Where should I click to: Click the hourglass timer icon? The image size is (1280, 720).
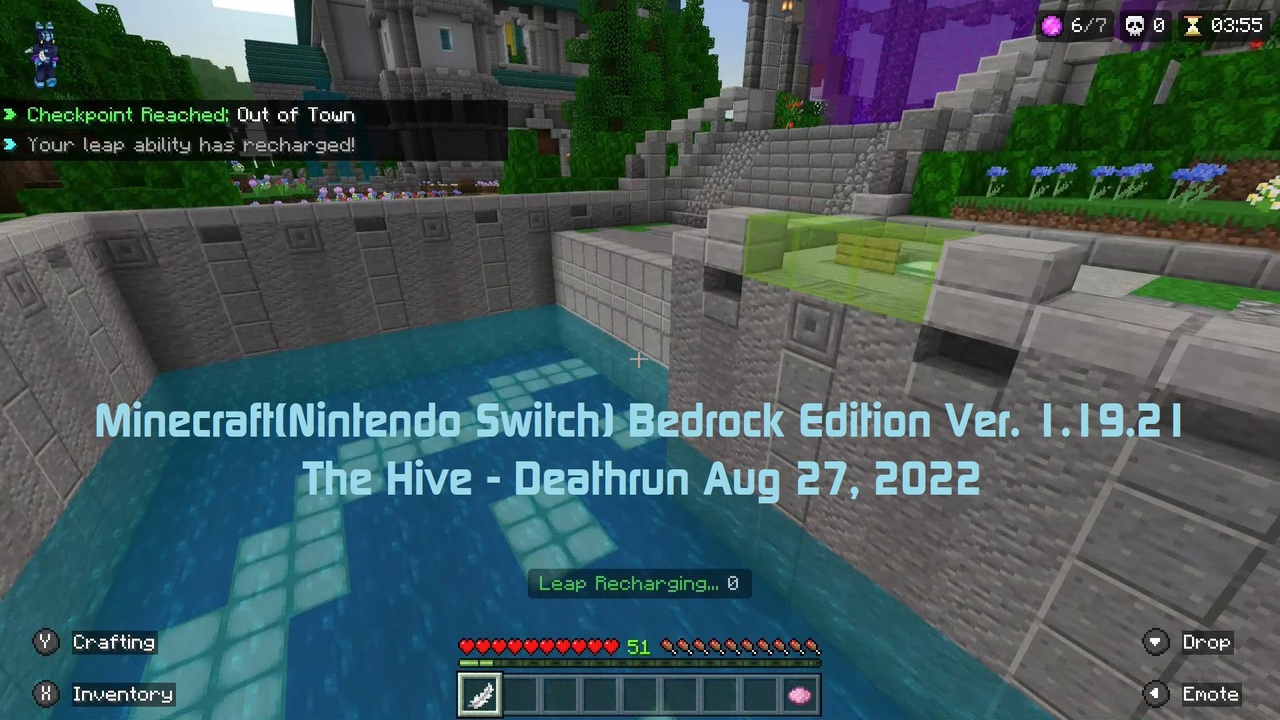1193,26
